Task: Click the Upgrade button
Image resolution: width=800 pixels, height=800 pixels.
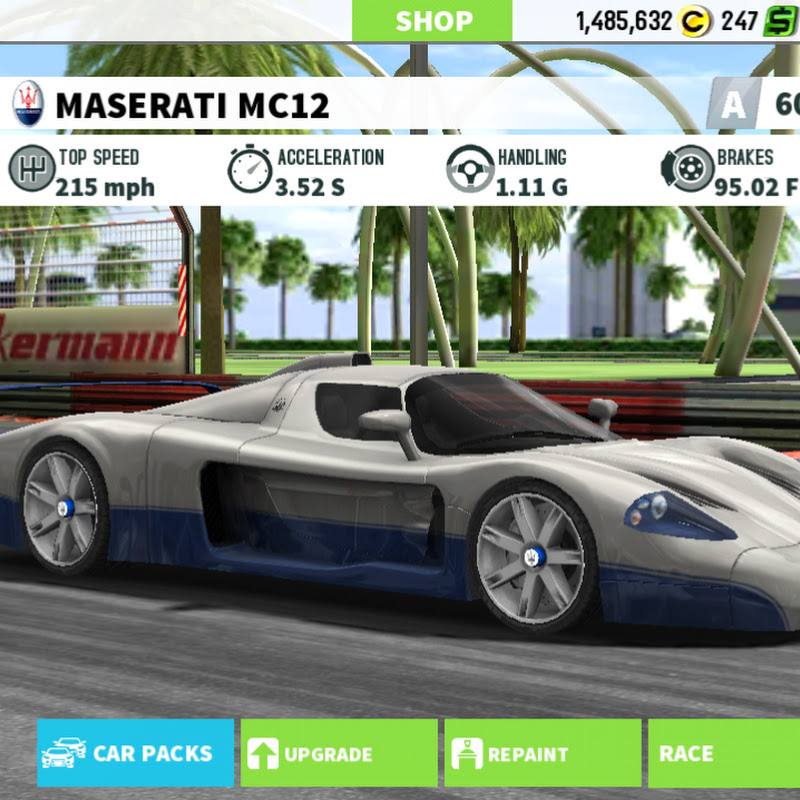Action: [338, 753]
